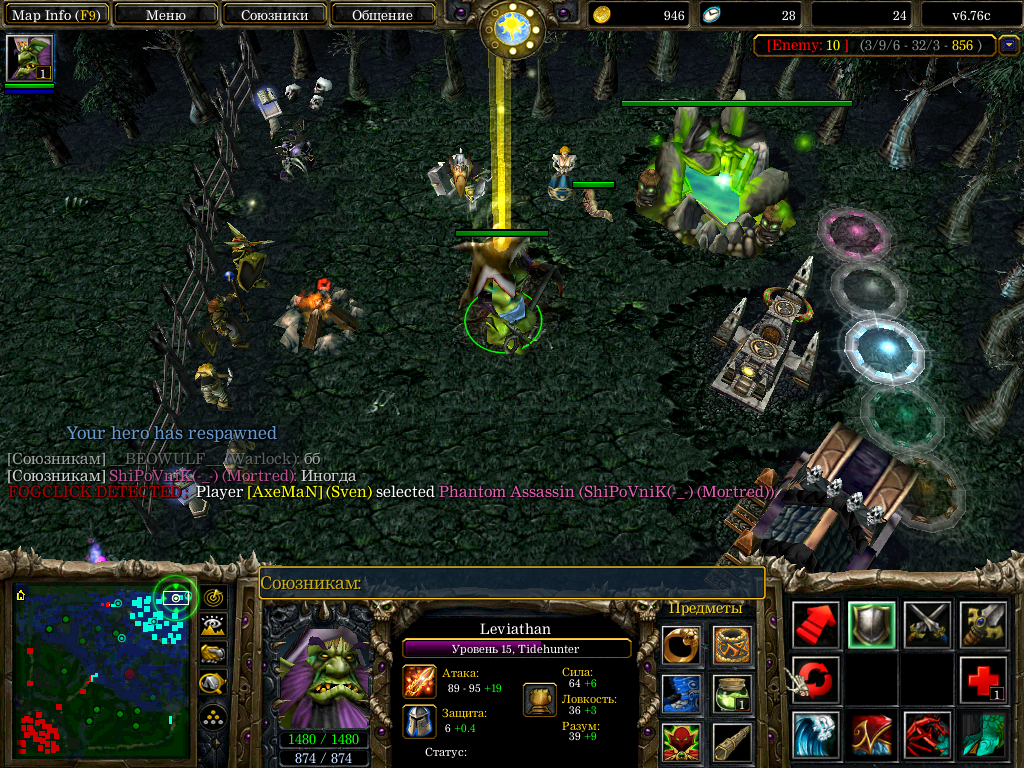Collapse the Enemy scoreboard with the arrow button

point(1008,45)
